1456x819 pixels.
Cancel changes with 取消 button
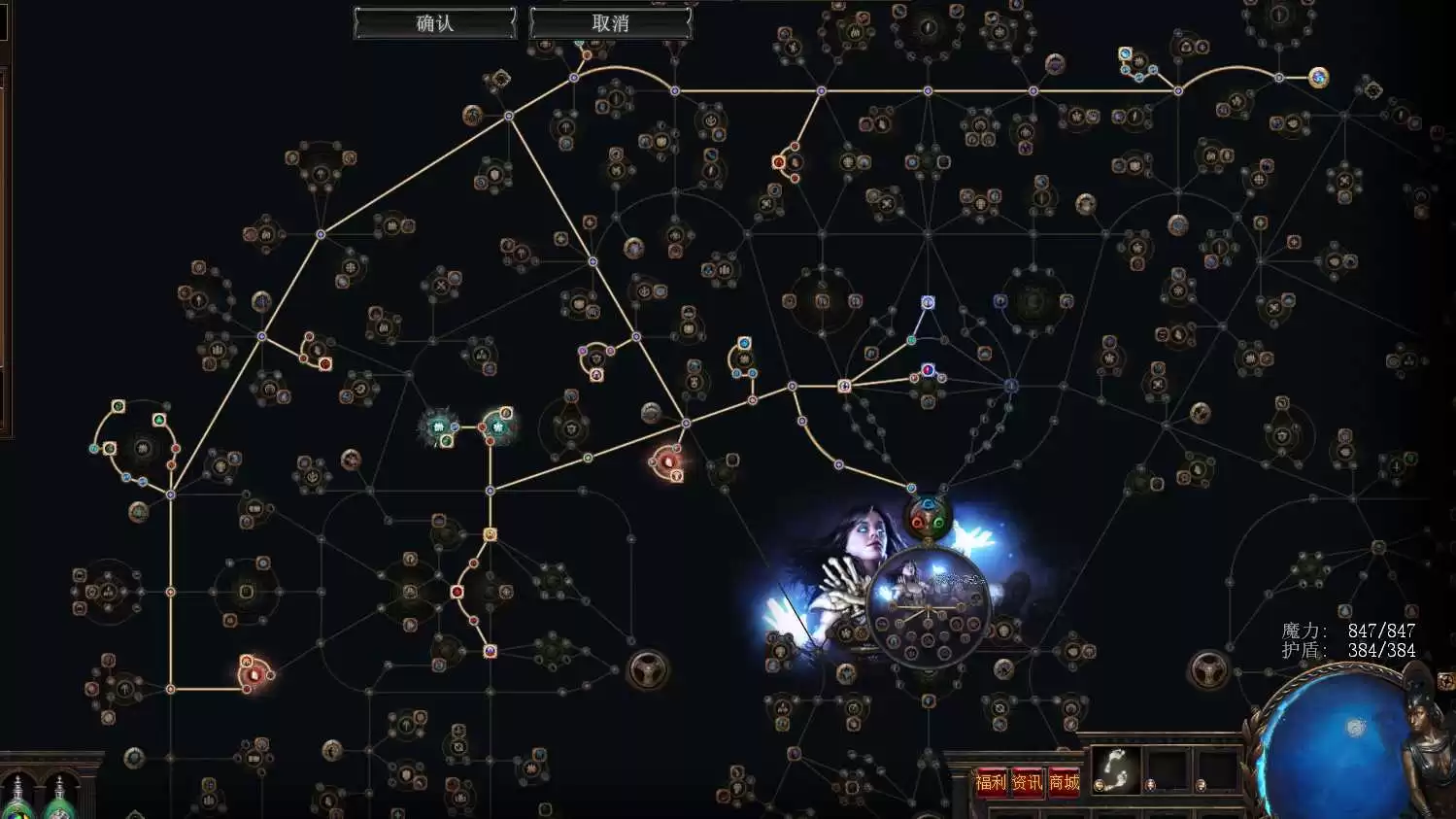[x=610, y=23]
